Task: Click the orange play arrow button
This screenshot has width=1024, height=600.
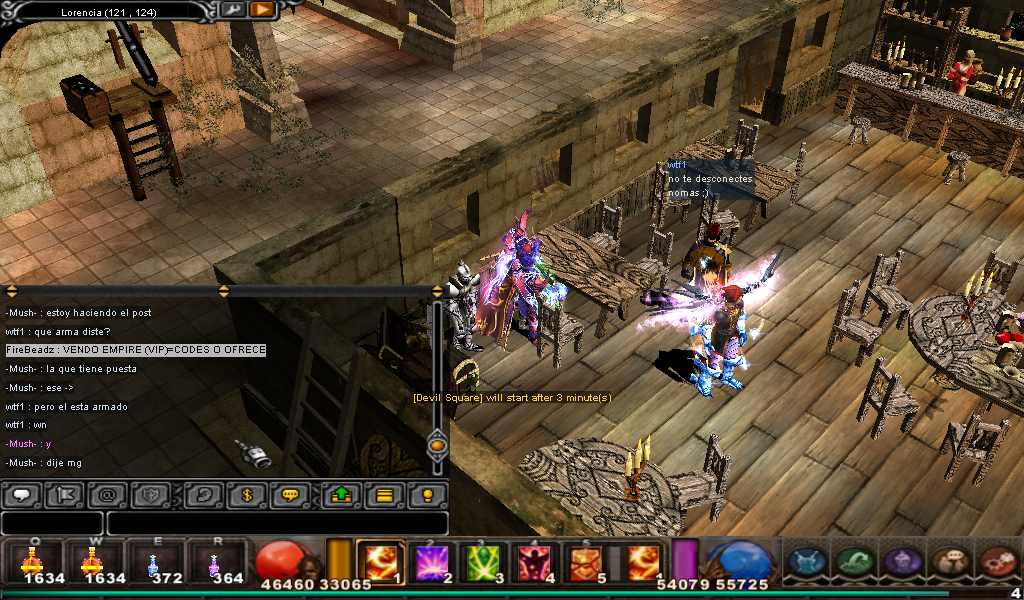Action: pos(262,10)
